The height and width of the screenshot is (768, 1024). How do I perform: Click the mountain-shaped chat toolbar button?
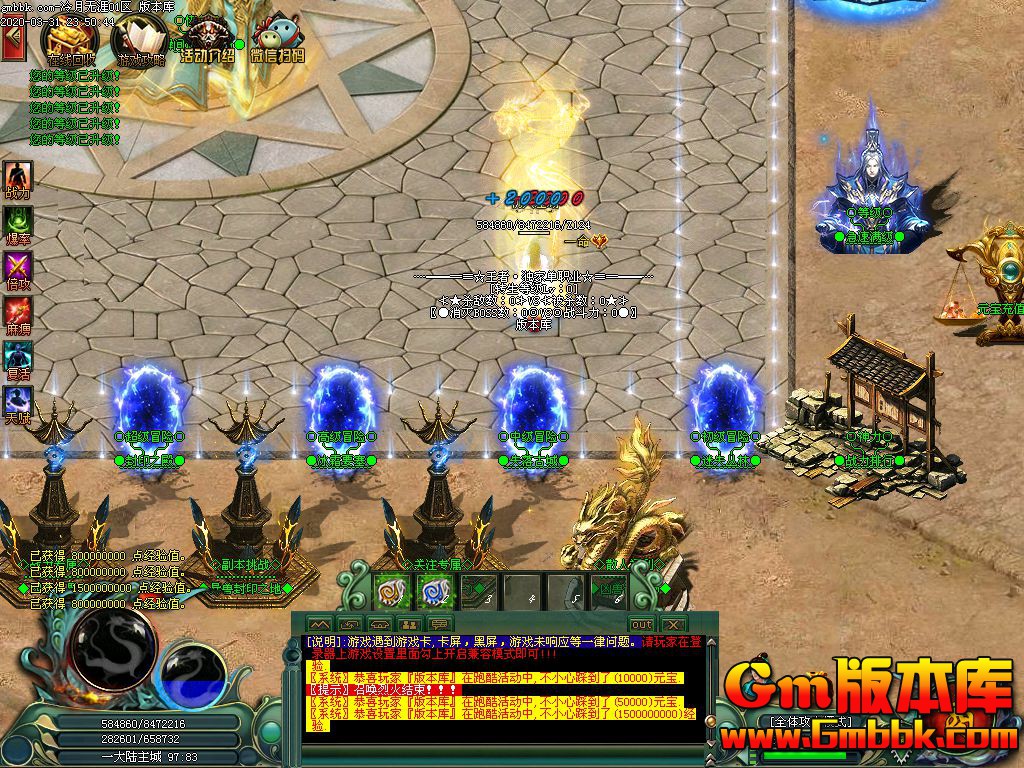tap(319, 624)
